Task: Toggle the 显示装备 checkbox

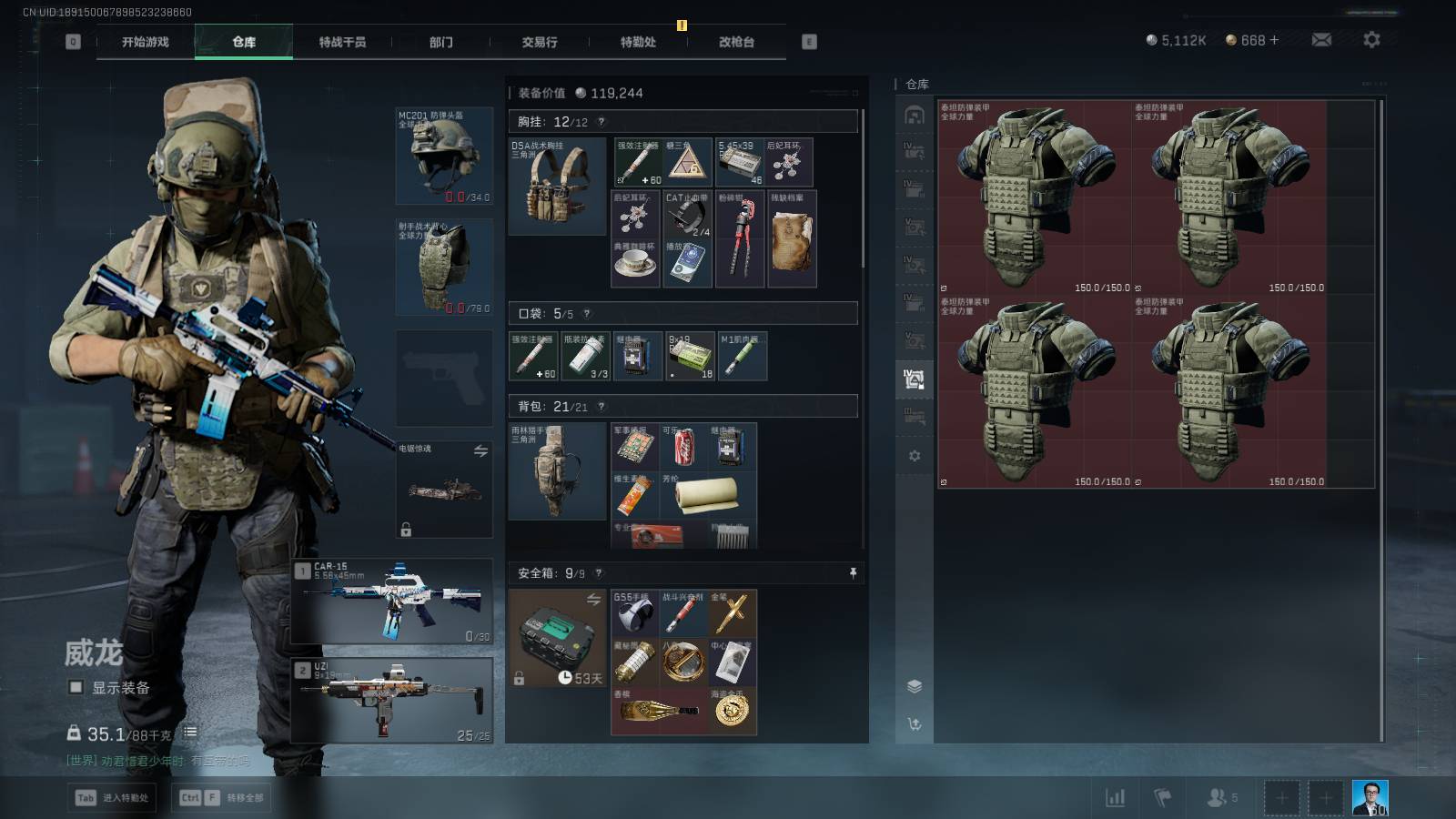Action: pyautogui.click(x=76, y=688)
